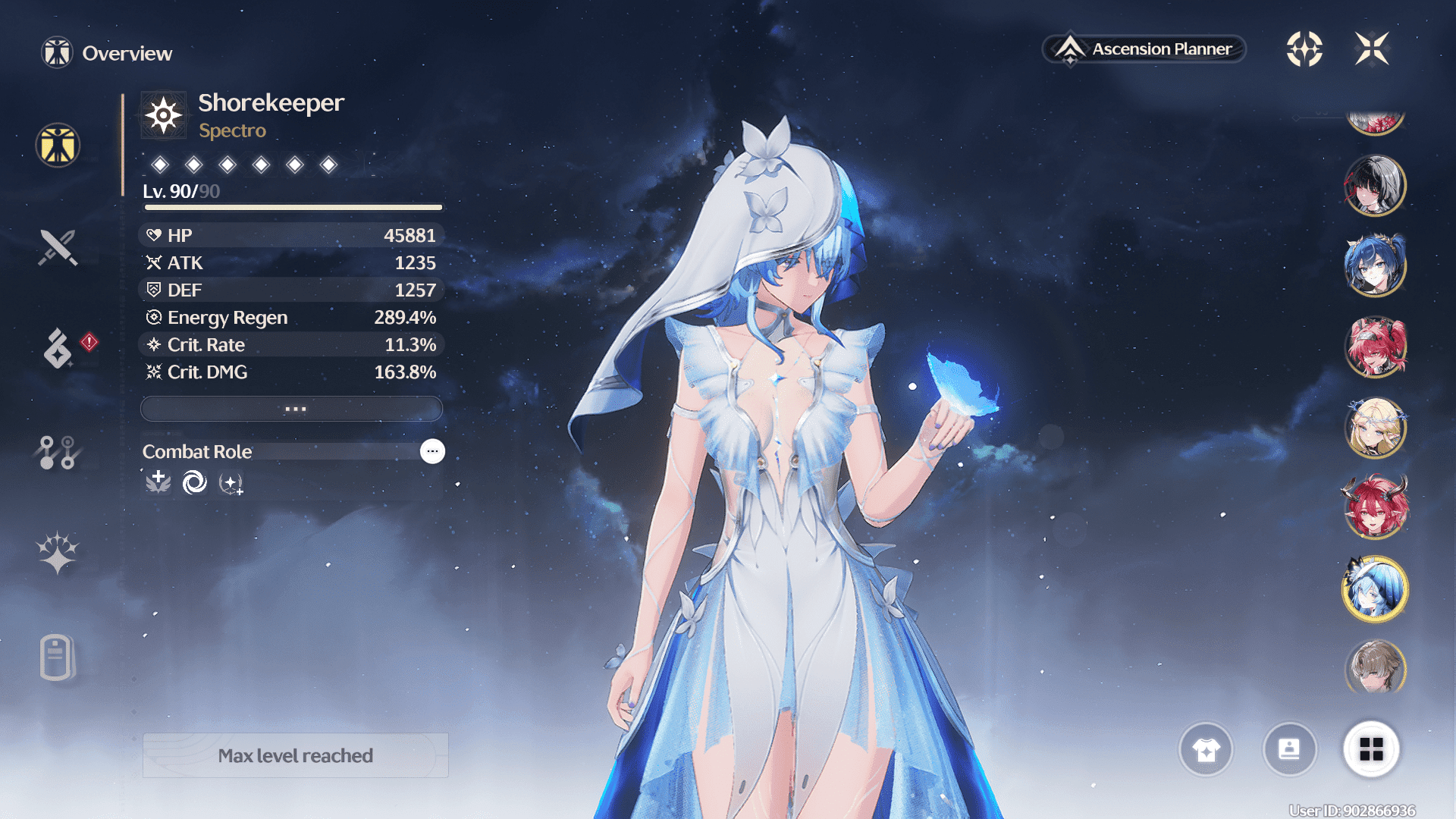Expand the full stats list with the ellipsis bar
Screen dimensions: 1456x819
click(292, 409)
